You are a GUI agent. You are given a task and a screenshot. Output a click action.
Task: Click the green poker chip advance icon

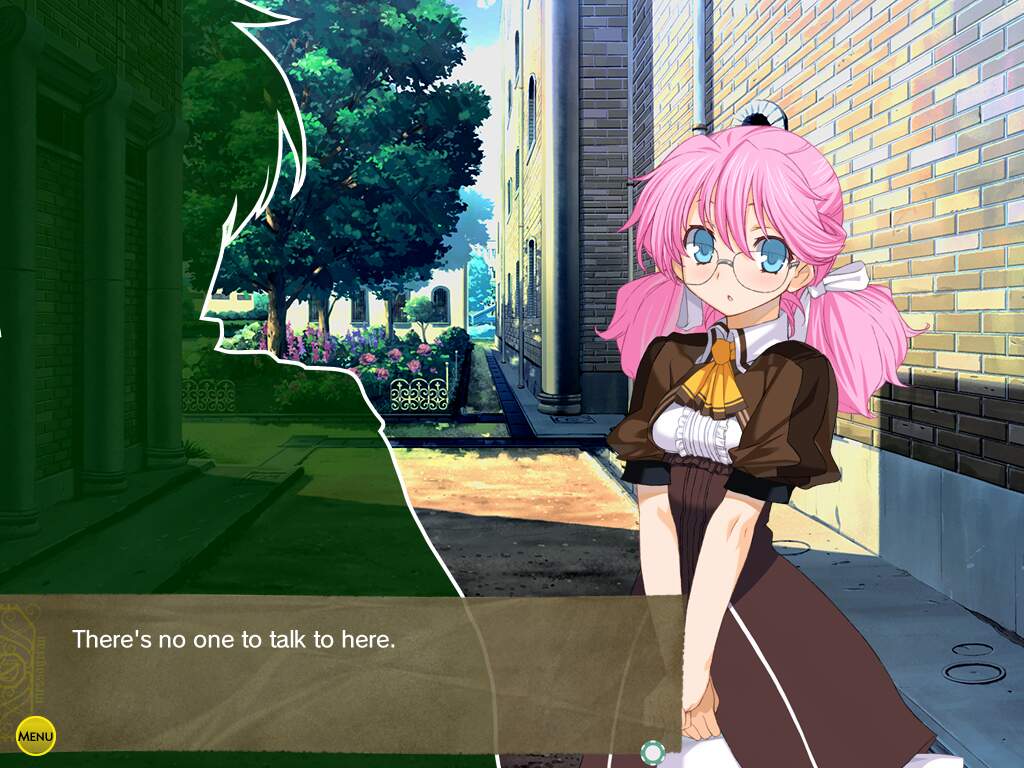pos(652,752)
